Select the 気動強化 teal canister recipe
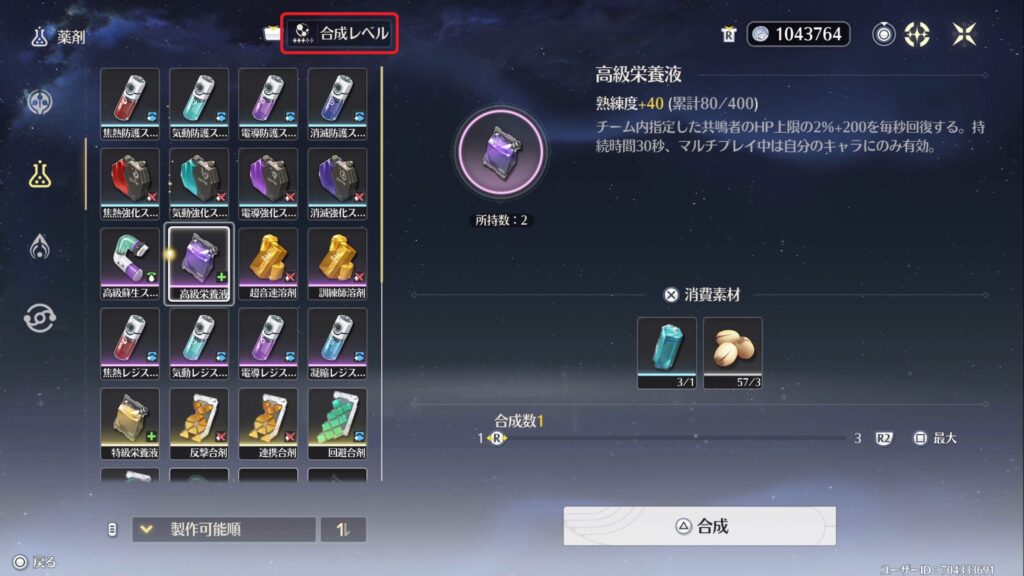The width and height of the screenshot is (1024, 576). [x=199, y=183]
